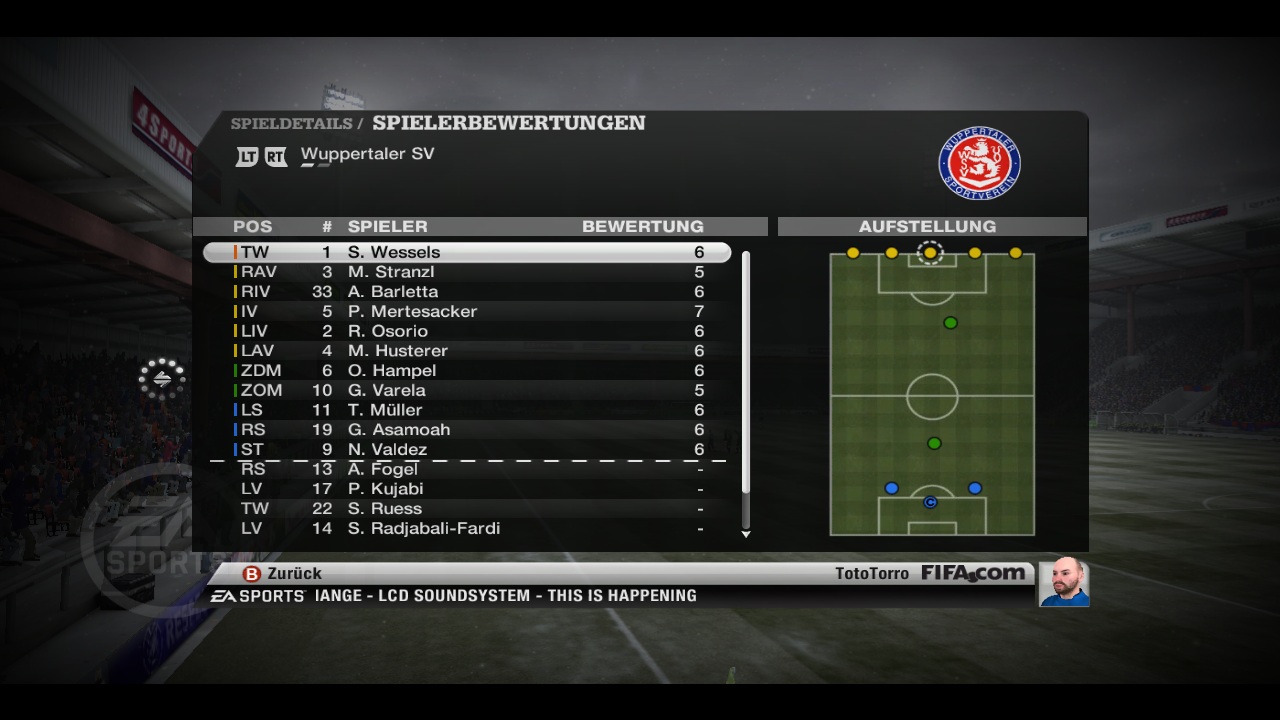The height and width of the screenshot is (720, 1280).
Task: Select N. Valdez striker row
Action: 467,449
